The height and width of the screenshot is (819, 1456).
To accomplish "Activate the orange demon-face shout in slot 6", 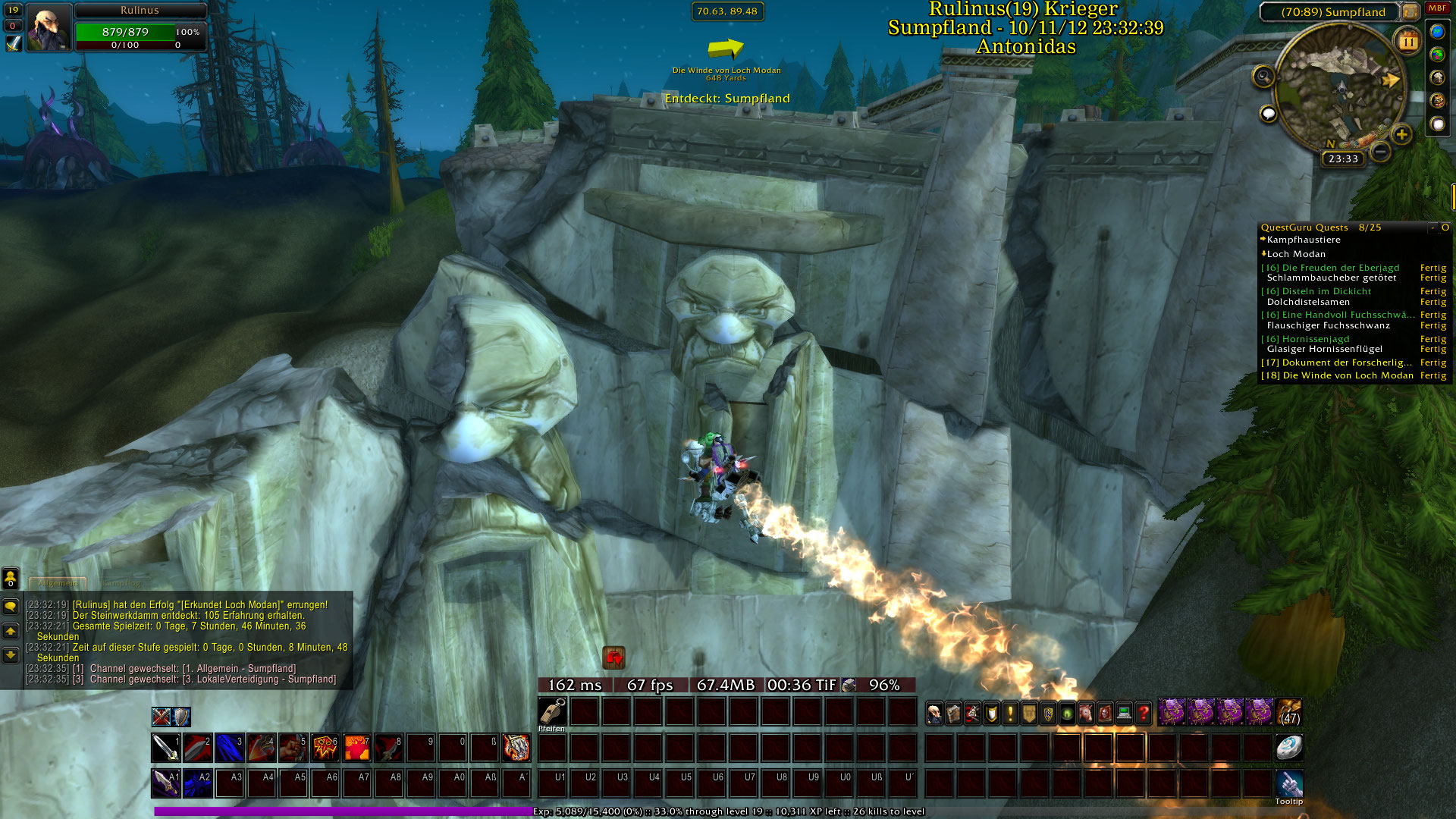I will (x=325, y=748).
